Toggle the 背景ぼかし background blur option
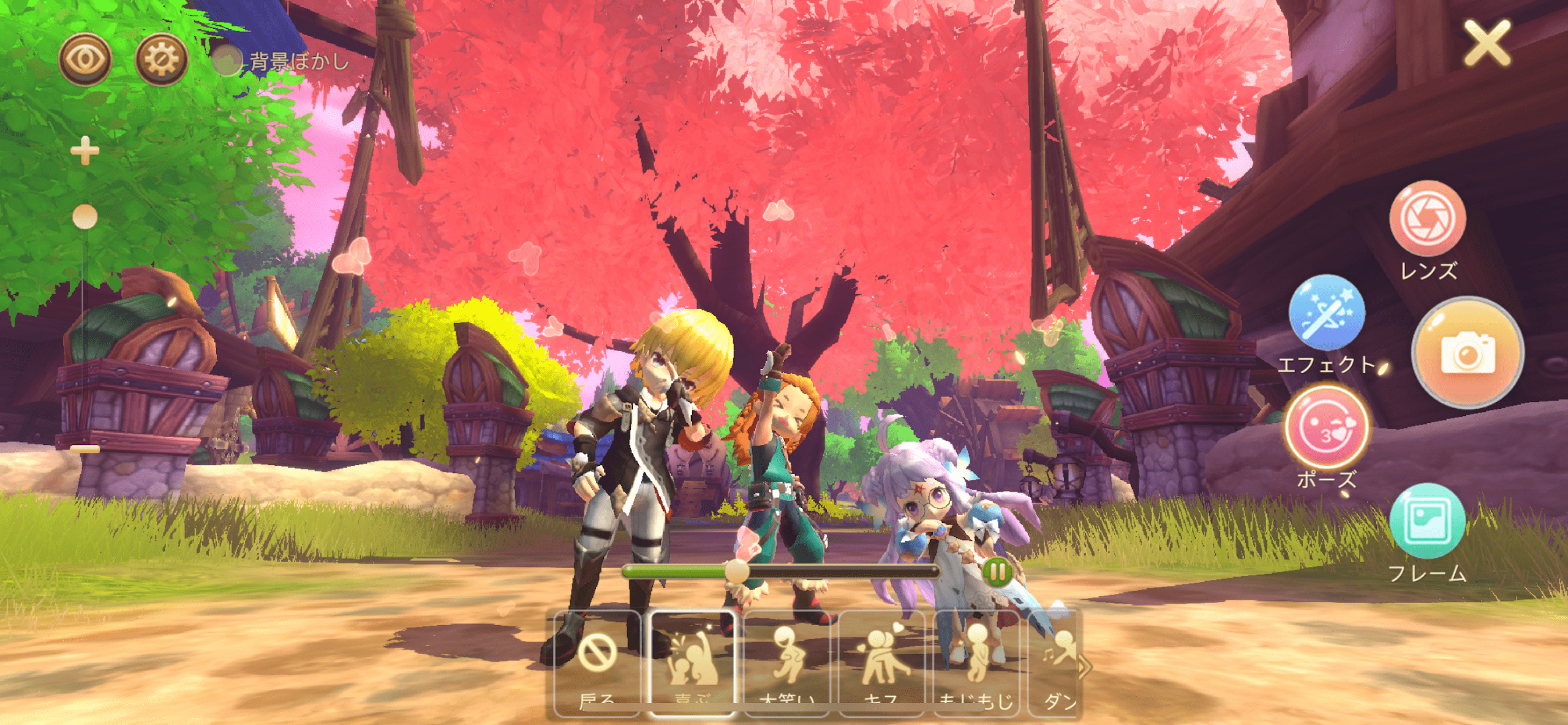The image size is (1568, 725). click(x=228, y=61)
